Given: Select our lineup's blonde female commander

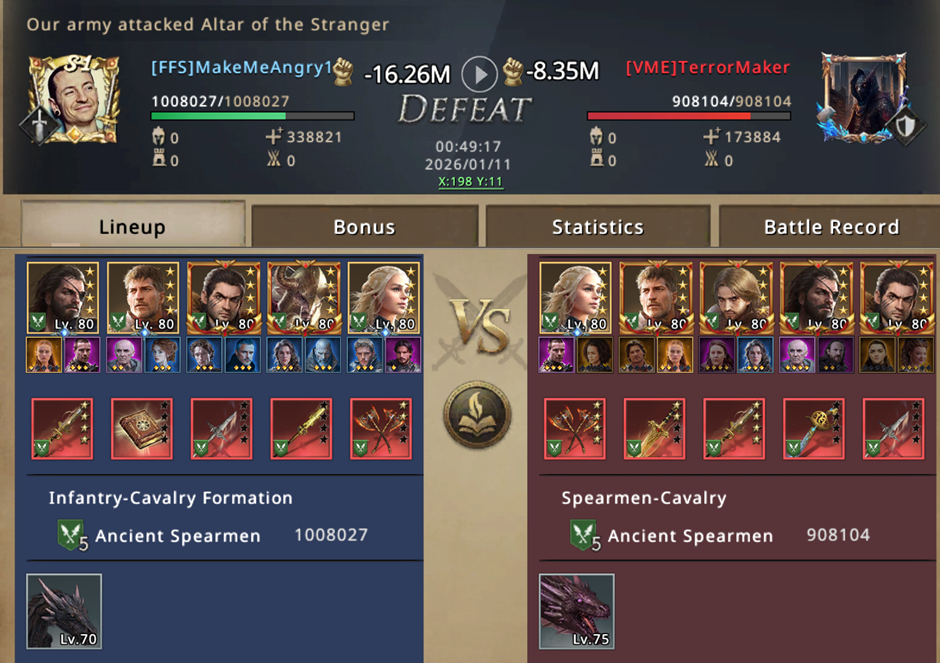Looking at the screenshot, I should click(384, 298).
